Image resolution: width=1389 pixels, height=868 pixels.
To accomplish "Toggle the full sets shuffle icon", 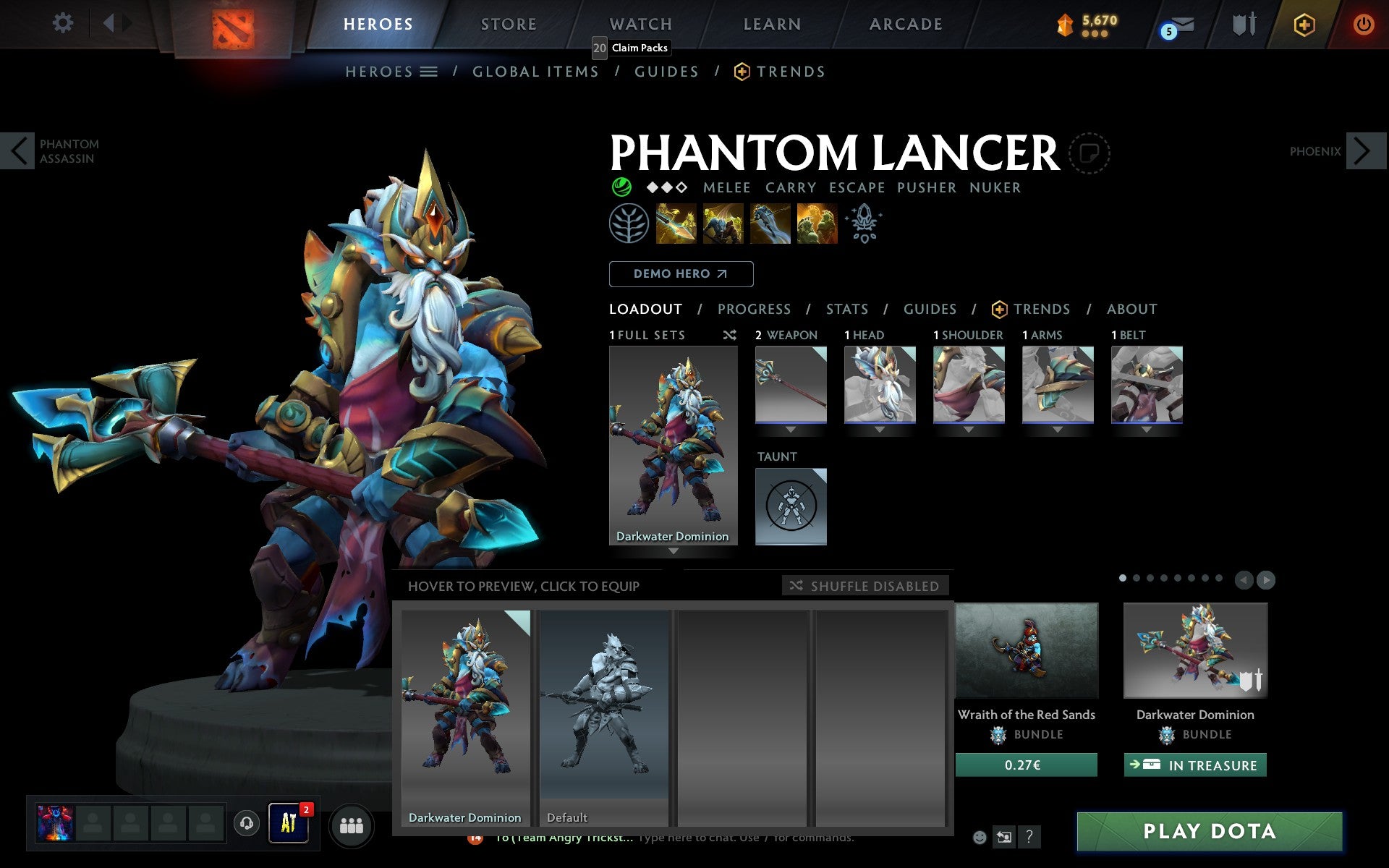I will click(x=729, y=335).
